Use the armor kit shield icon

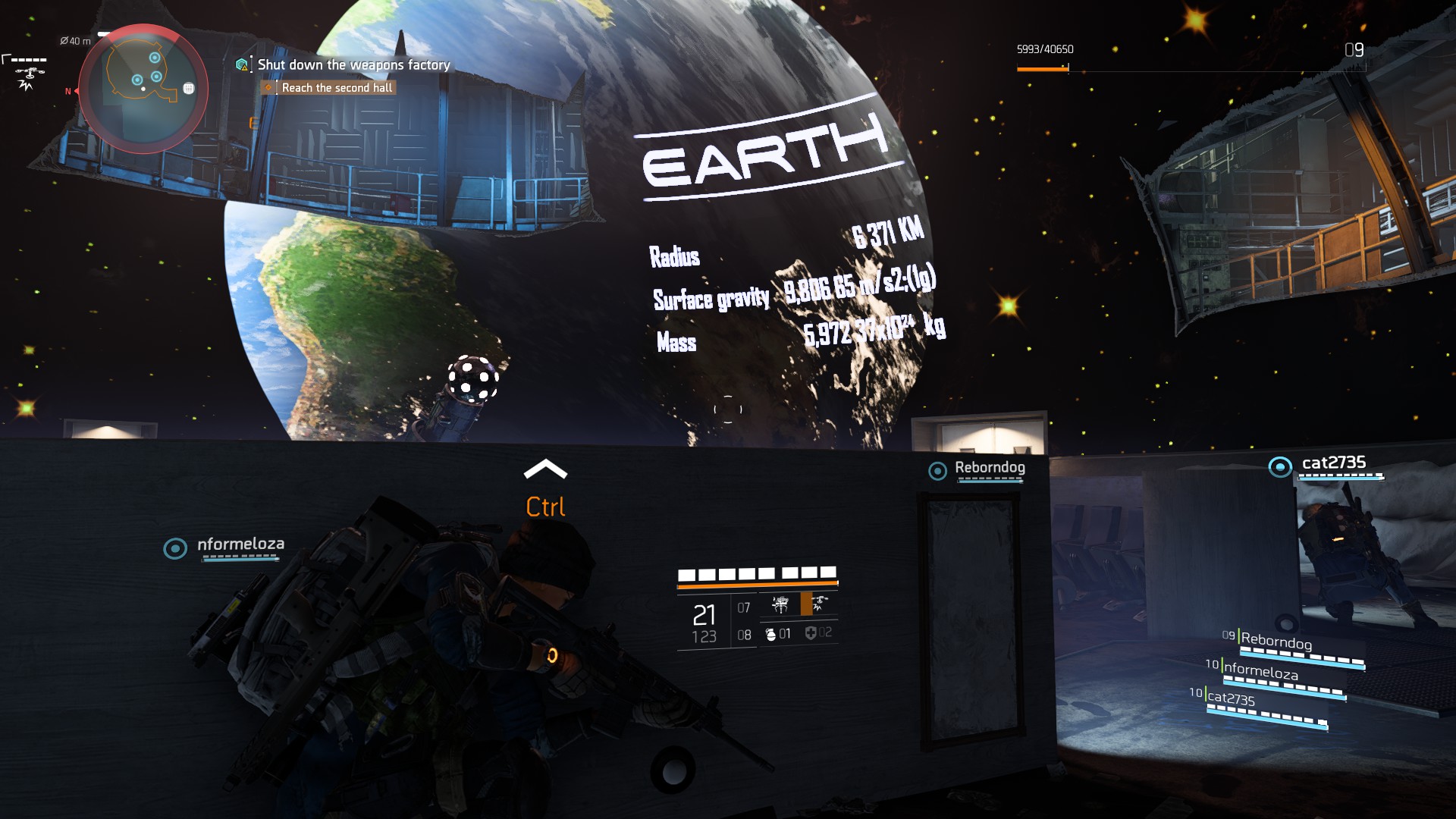point(811,633)
